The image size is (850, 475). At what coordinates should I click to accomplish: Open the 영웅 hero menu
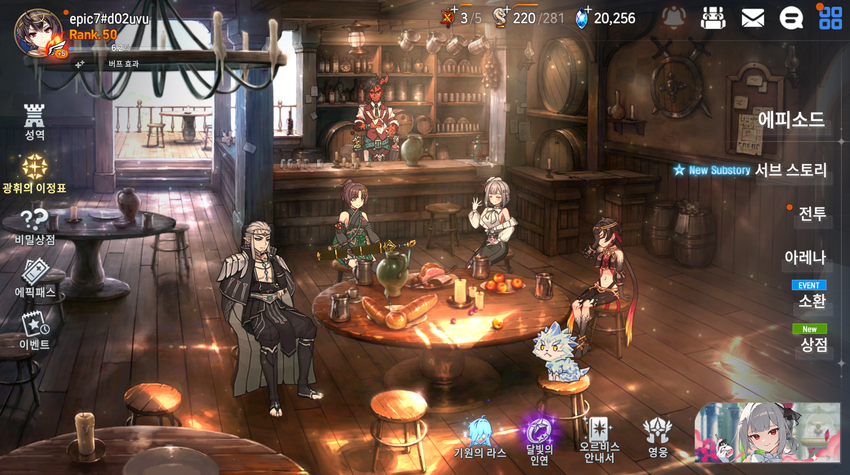(x=657, y=436)
